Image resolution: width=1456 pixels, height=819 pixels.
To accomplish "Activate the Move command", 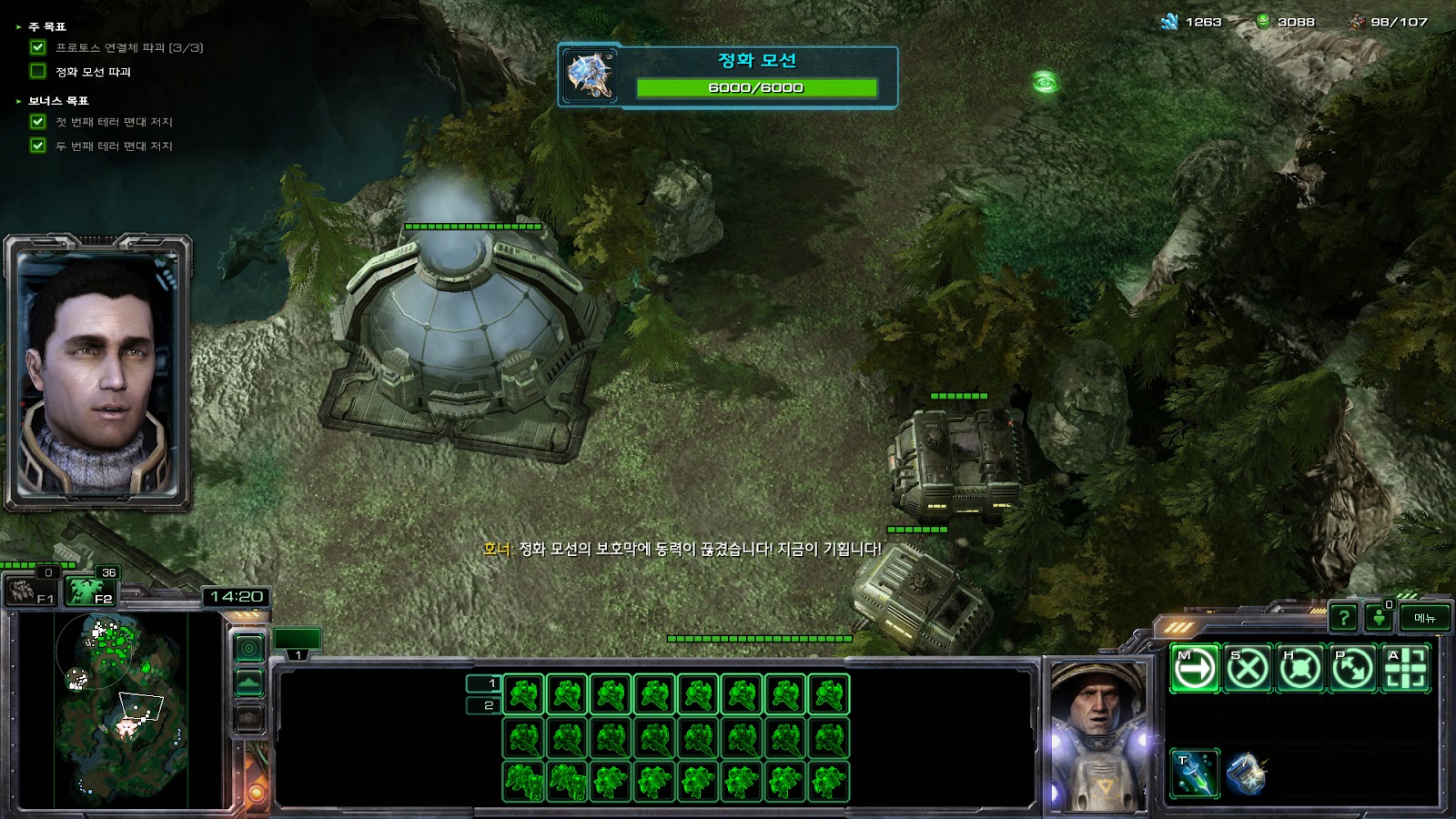I will coord(1195,669).
